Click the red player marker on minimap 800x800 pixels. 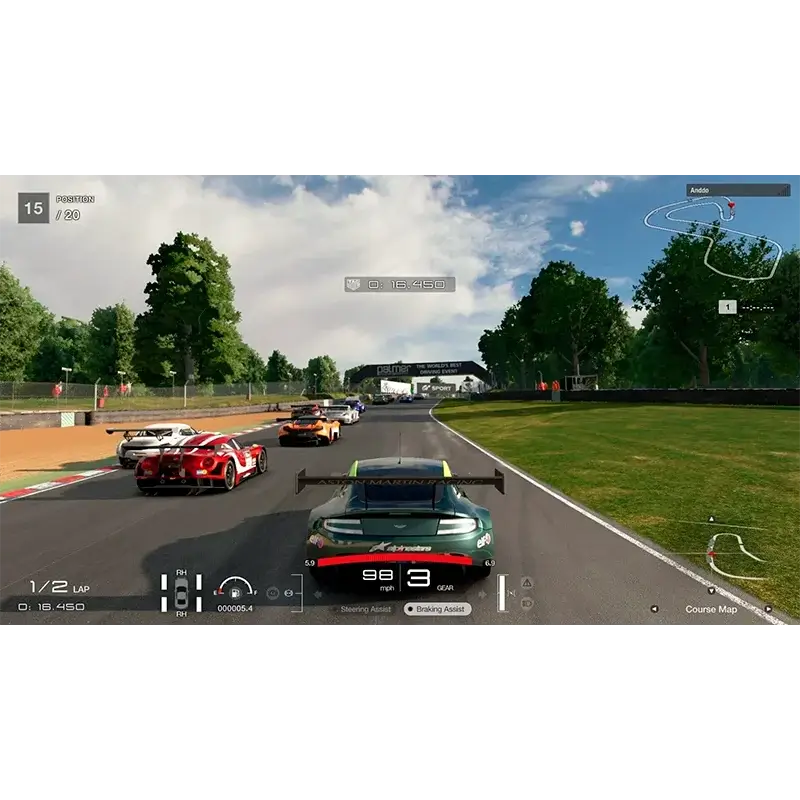[731, 205]
